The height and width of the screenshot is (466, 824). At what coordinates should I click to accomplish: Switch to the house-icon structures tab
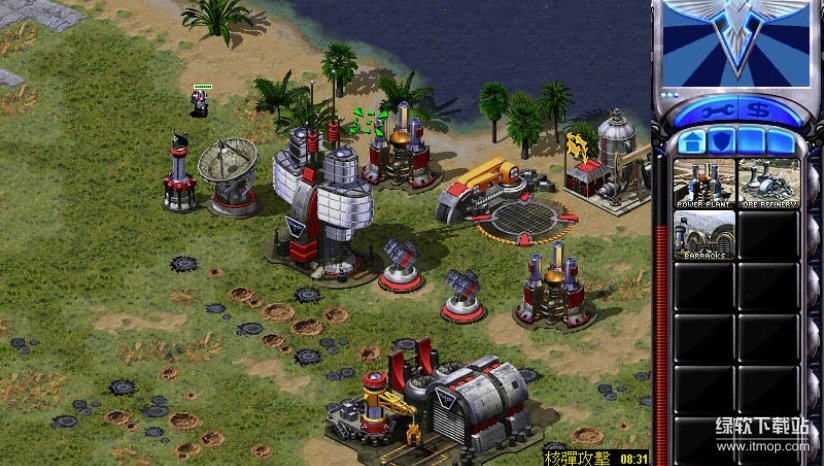pos(691,141)
